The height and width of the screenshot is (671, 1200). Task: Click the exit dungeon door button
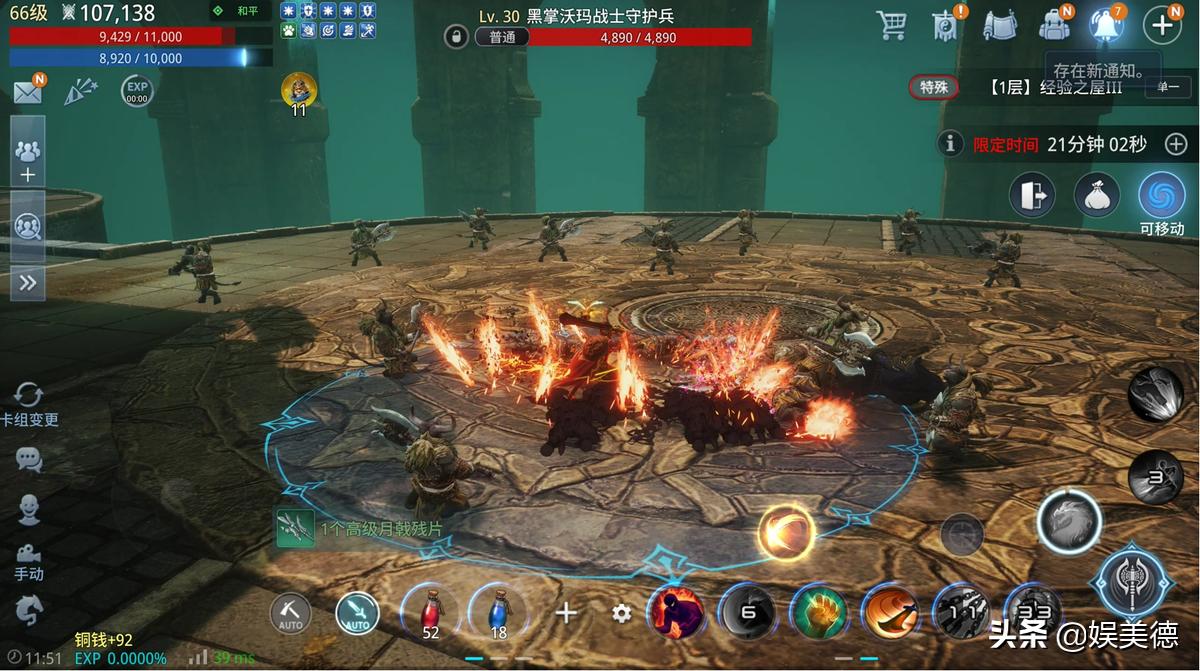(1032, 195)
